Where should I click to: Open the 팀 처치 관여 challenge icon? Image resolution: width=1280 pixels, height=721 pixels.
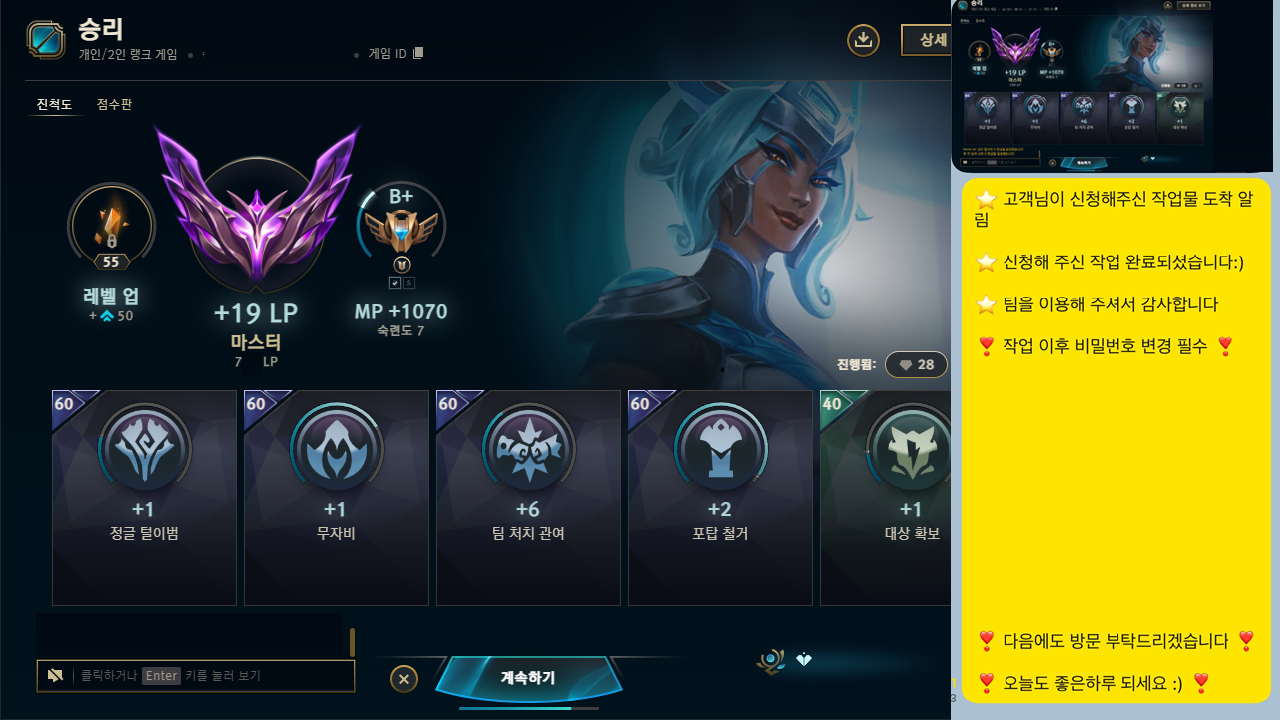[x=528, y=450]
